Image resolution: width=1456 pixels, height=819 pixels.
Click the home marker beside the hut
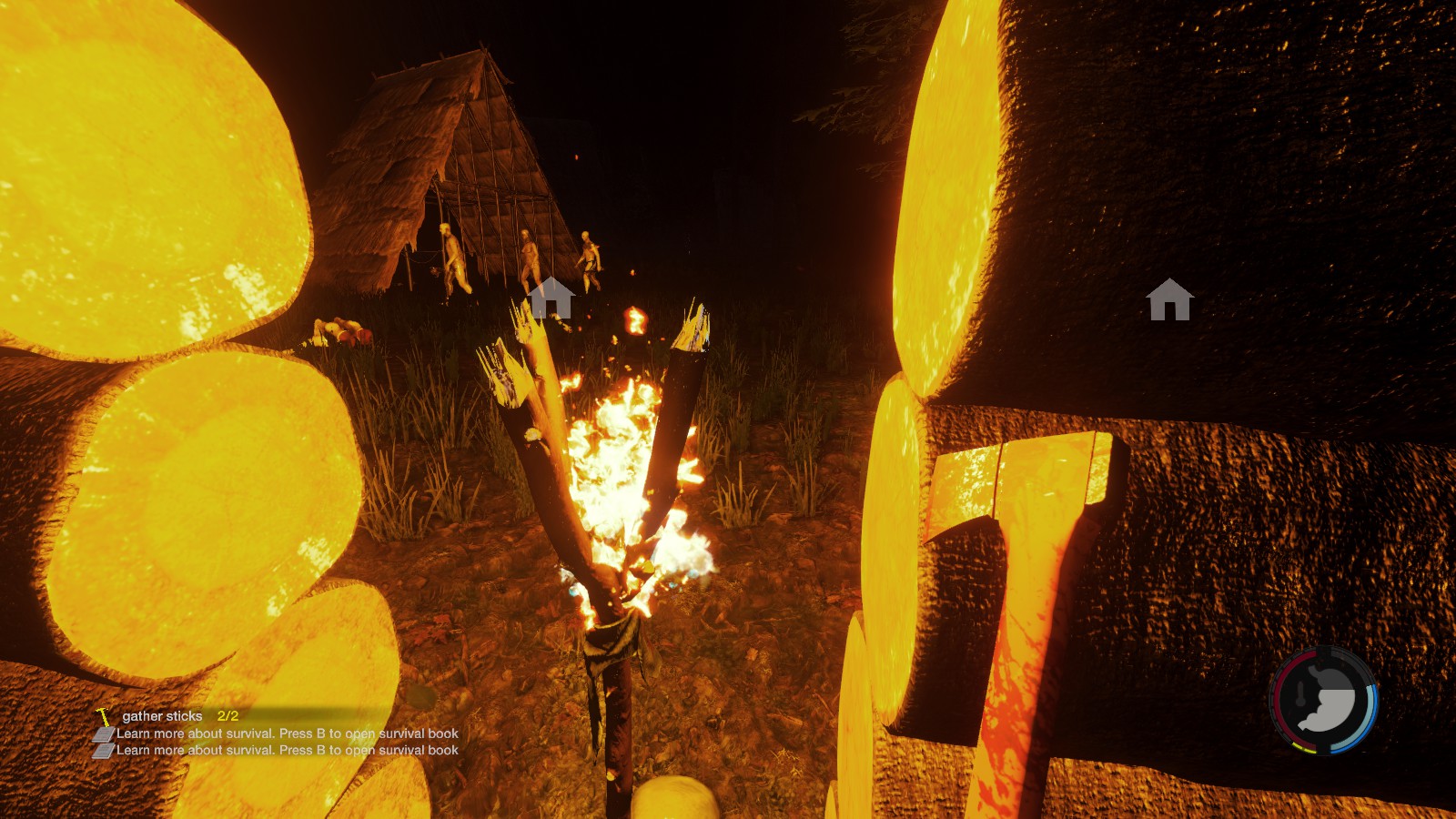click(551, 298)
